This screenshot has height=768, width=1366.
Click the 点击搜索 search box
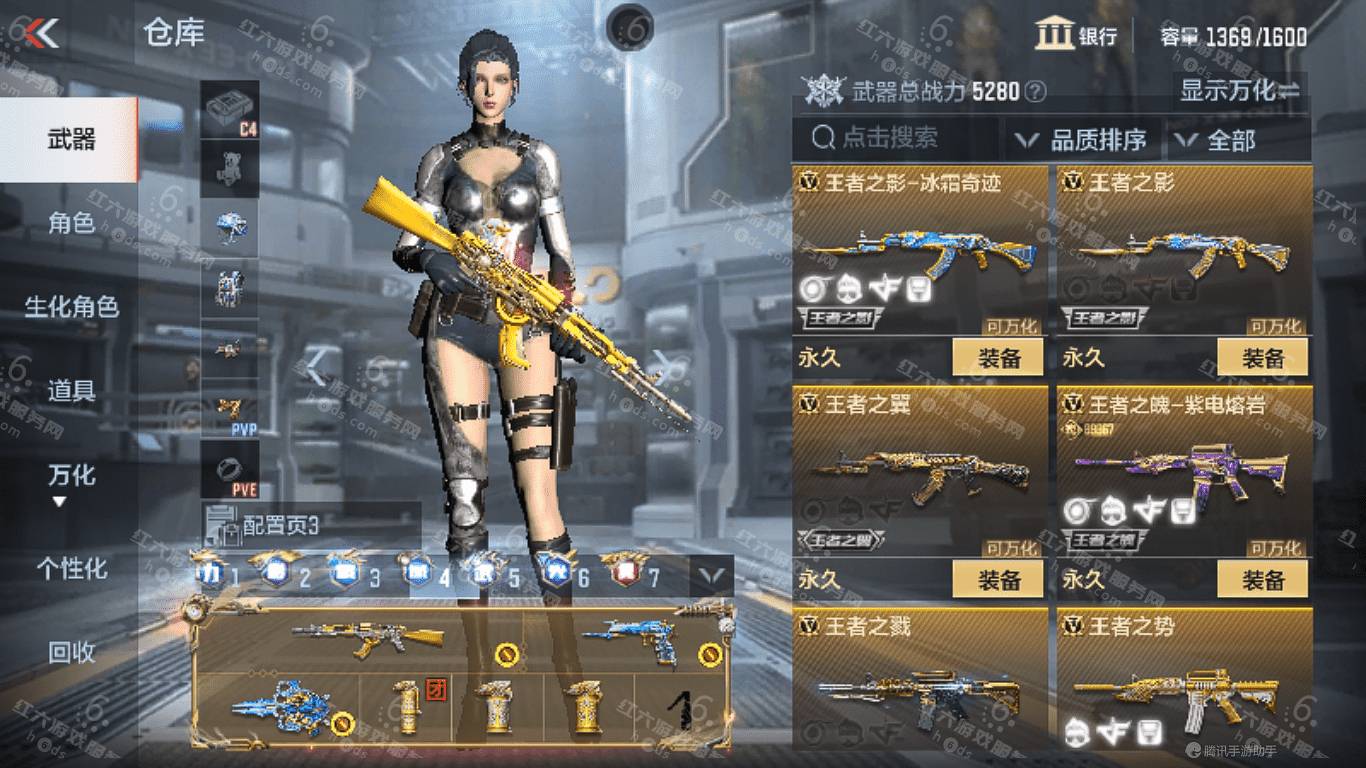point(895,138)
